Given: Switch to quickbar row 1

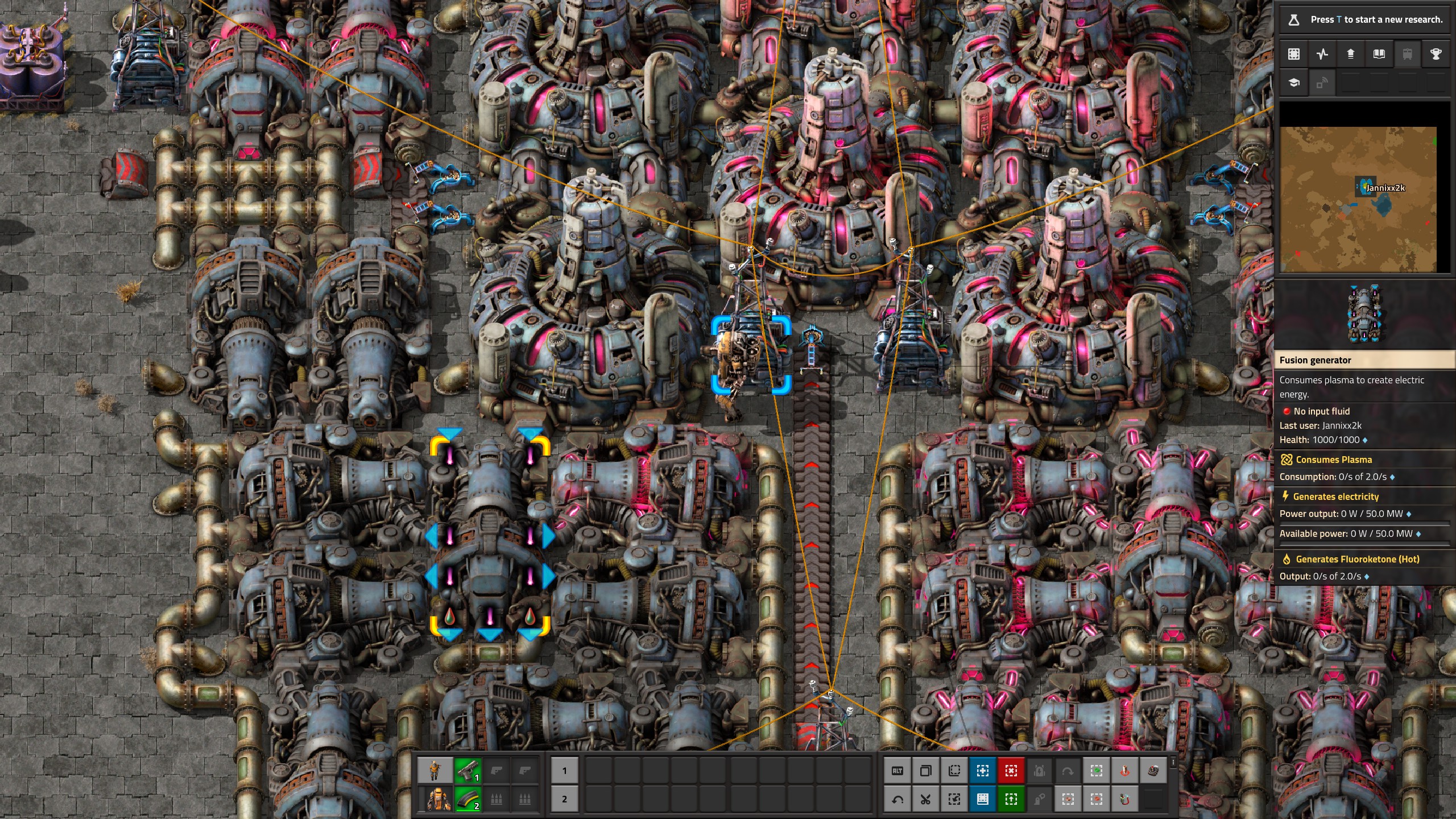Looking at the screenshot, I should 564,771.
